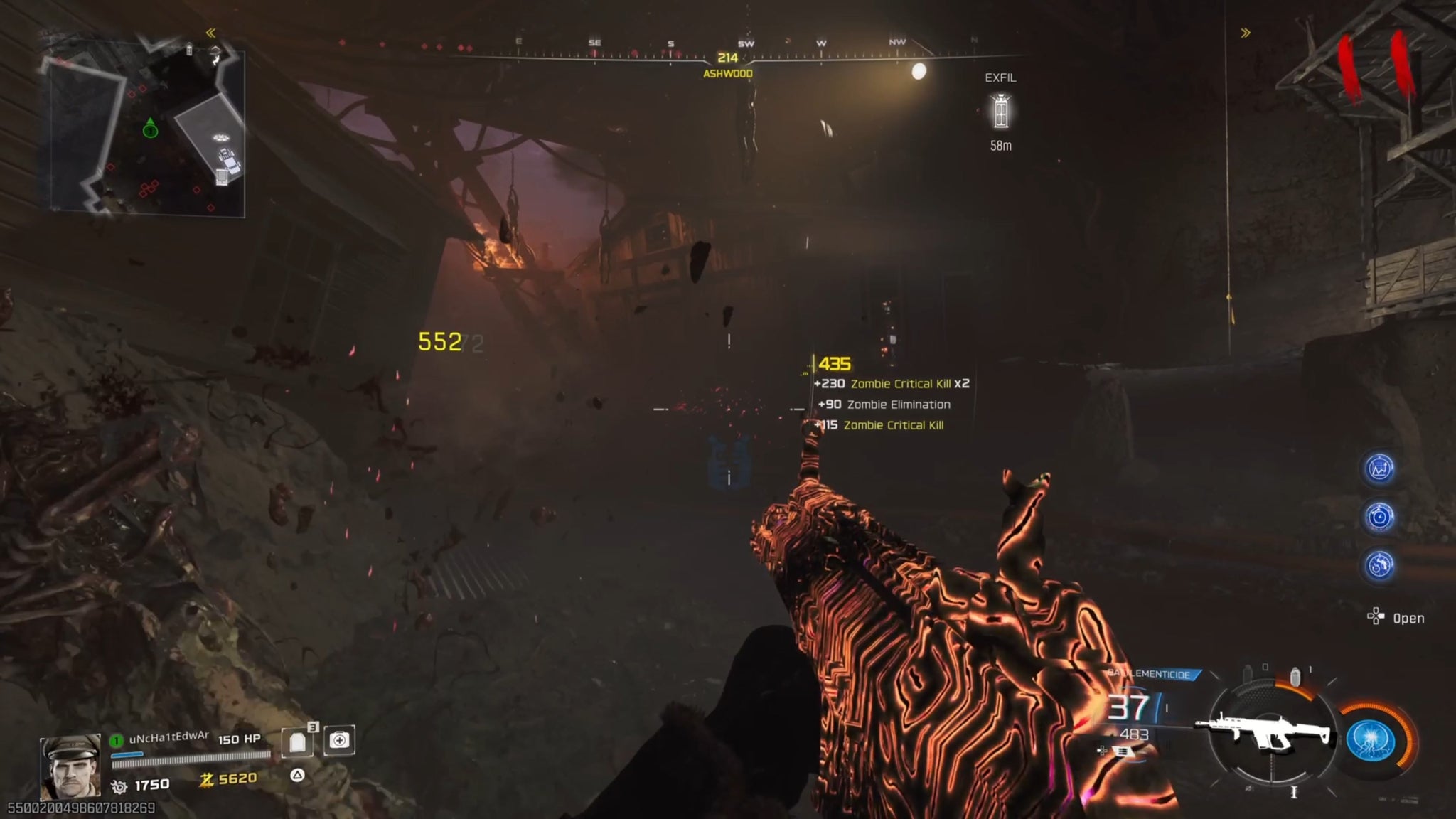This screenshot has width=1456, height=819.
Task: Click the left yellow double-chevron arrow
Action: pos(210,33)
